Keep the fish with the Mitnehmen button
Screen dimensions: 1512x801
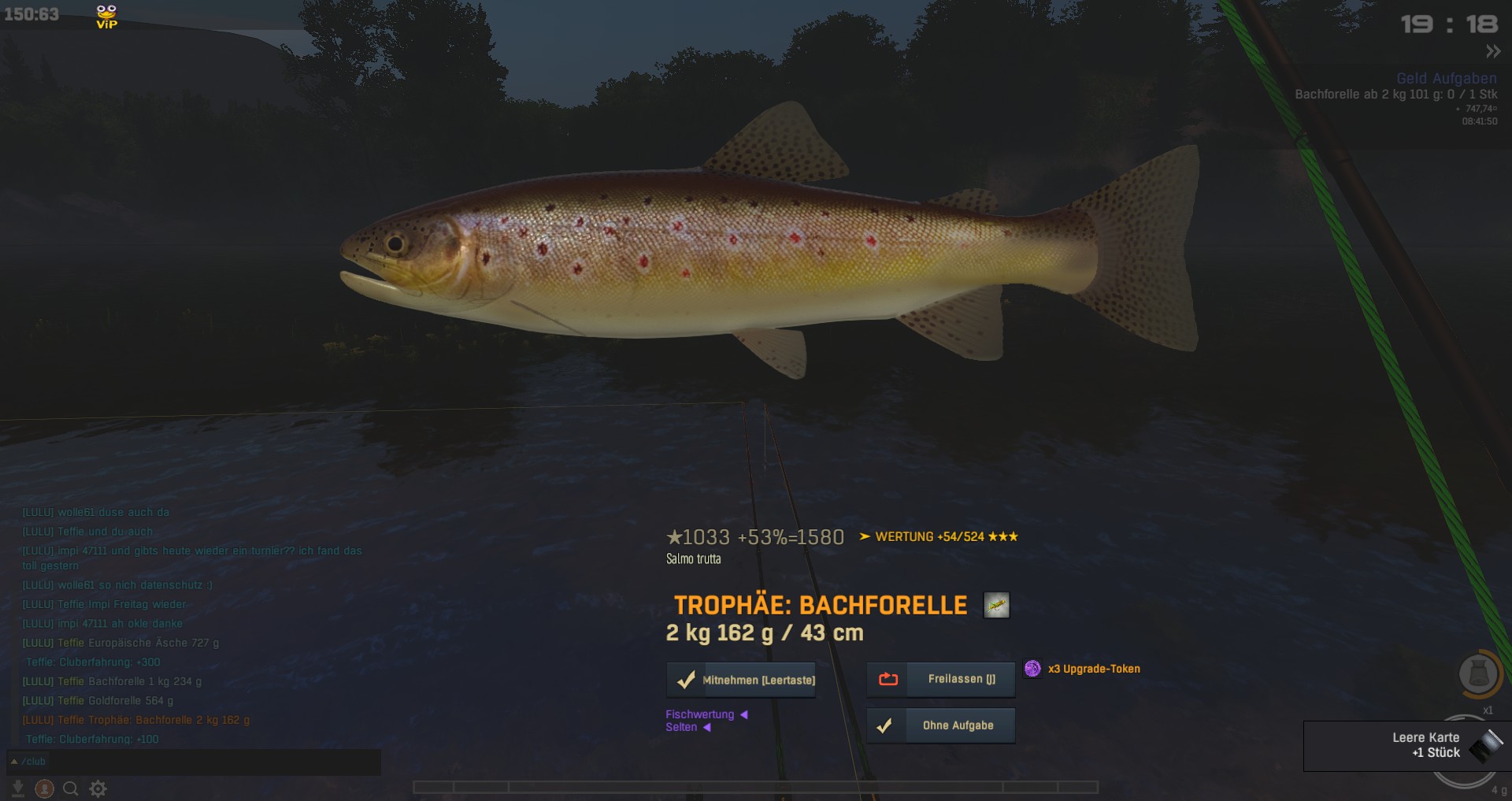click(x=741, y=680)
